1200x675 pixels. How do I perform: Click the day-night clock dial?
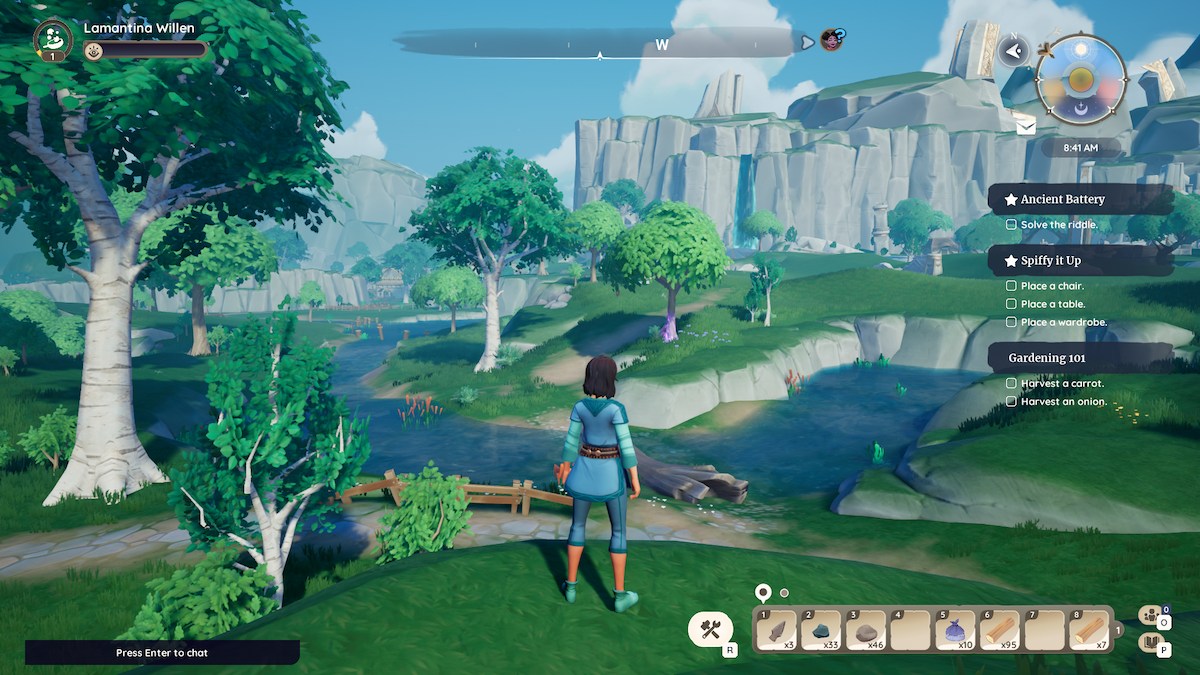(1081, 78)
